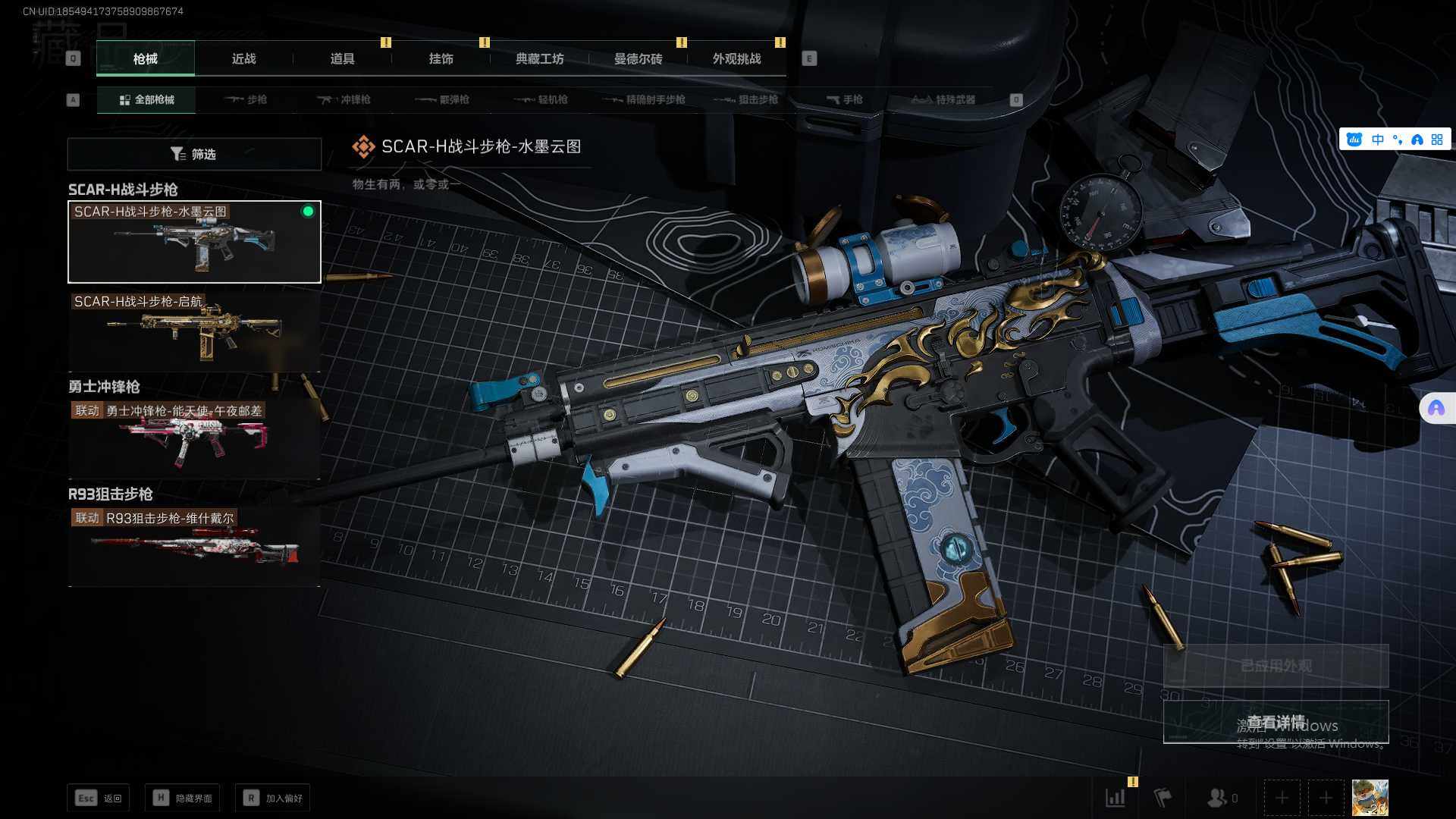Screen dimensions: 1456x819
Task: Choose the 轻机枪 weapon category
Action: (541, 100)
